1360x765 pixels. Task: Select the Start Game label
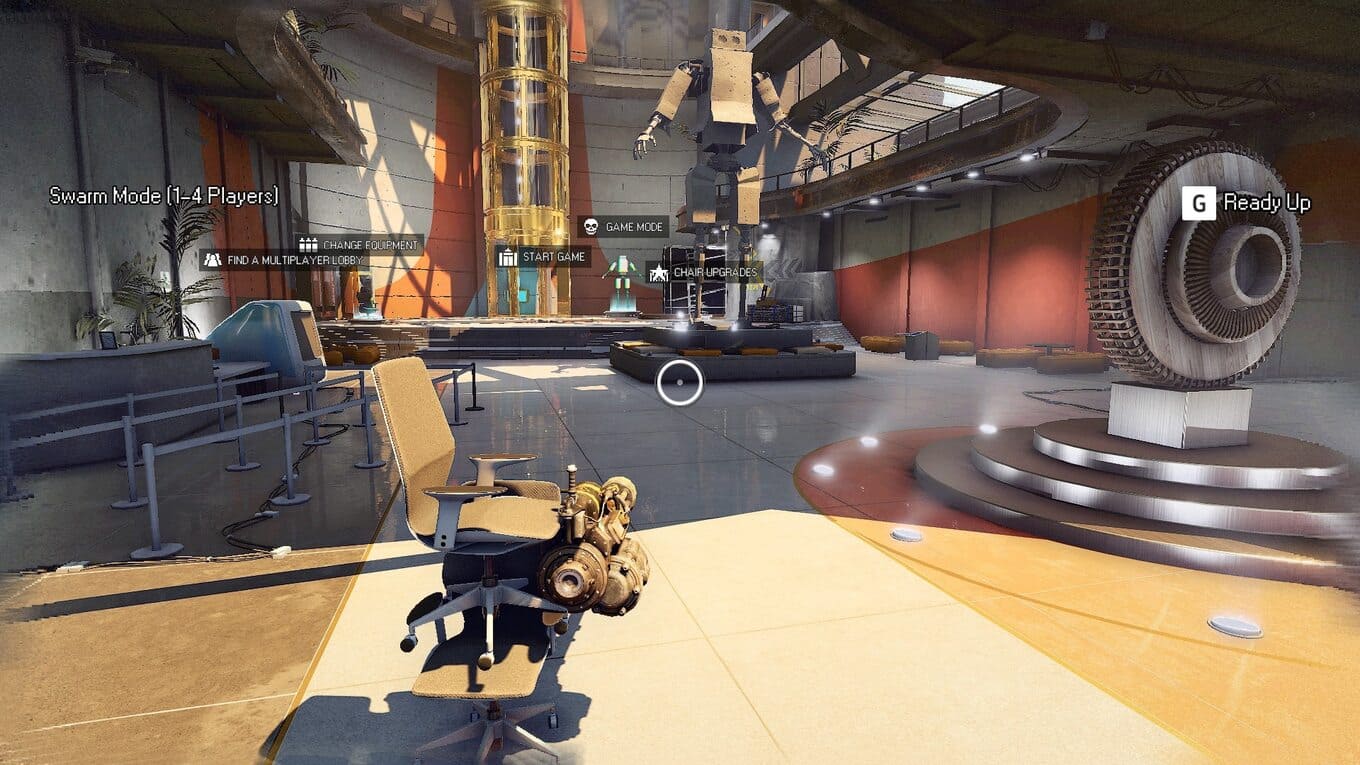tap(543, 257)
